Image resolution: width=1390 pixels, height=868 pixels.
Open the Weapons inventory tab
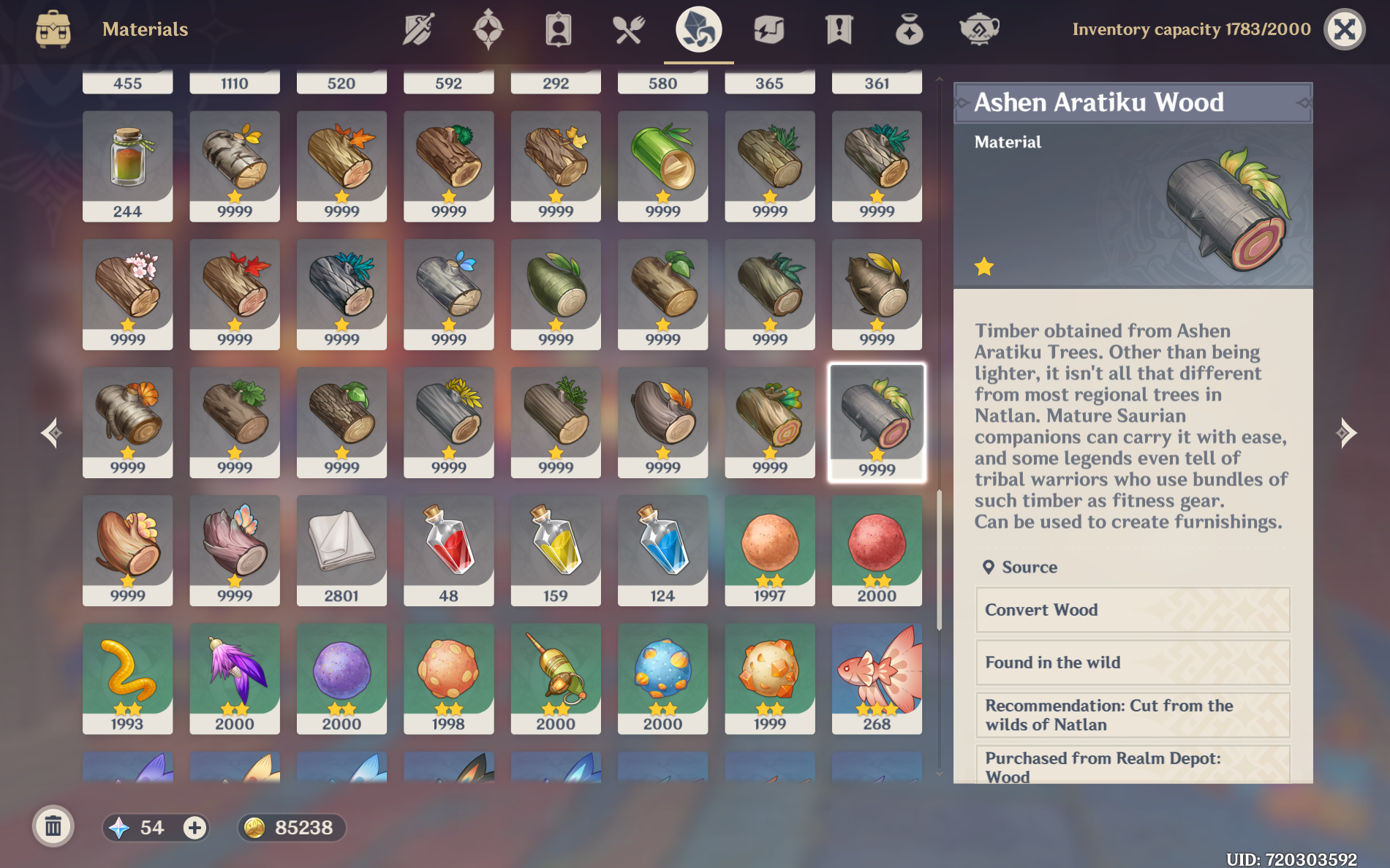pyautogui.click(x=417, y=29)
